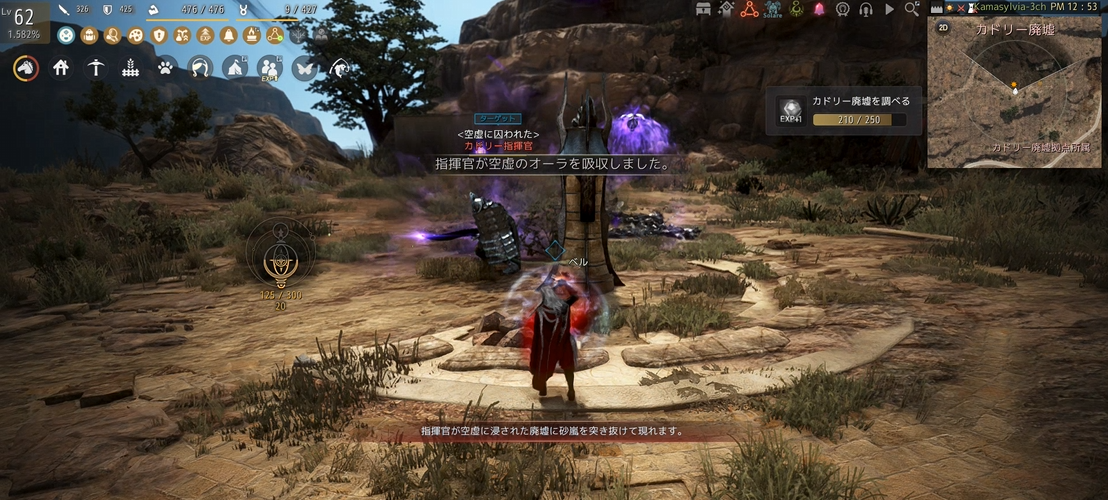Click the backpack buff icon

click(89, 36)
